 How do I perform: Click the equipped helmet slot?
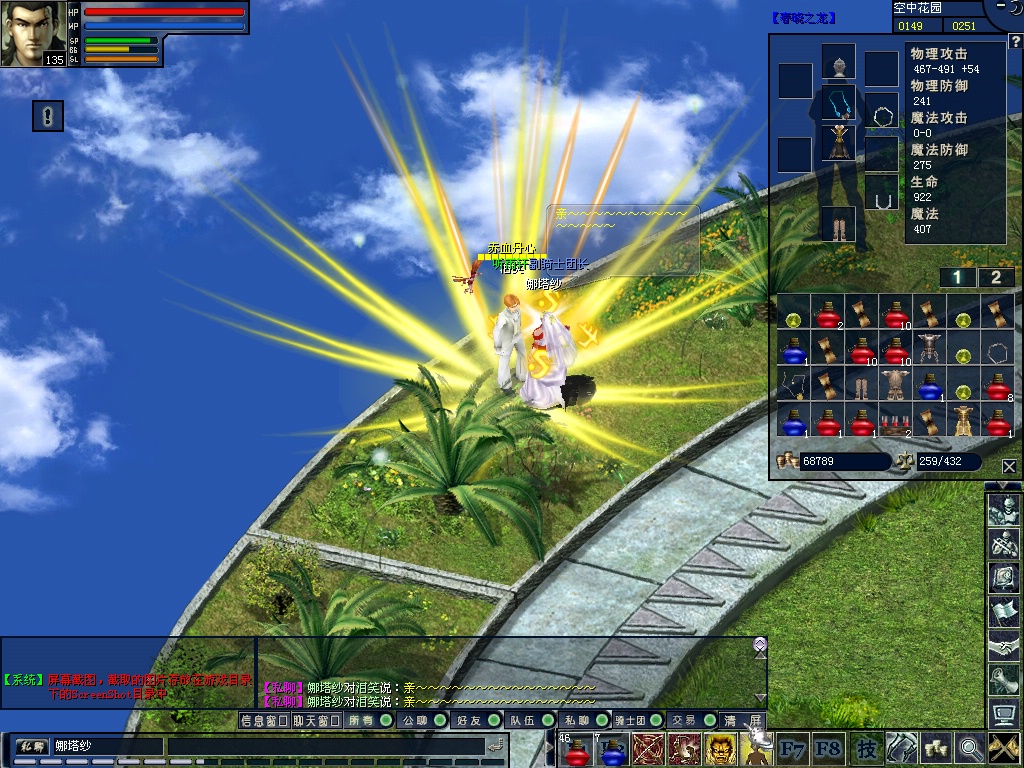pyautogui.click(x=838, y=62)
